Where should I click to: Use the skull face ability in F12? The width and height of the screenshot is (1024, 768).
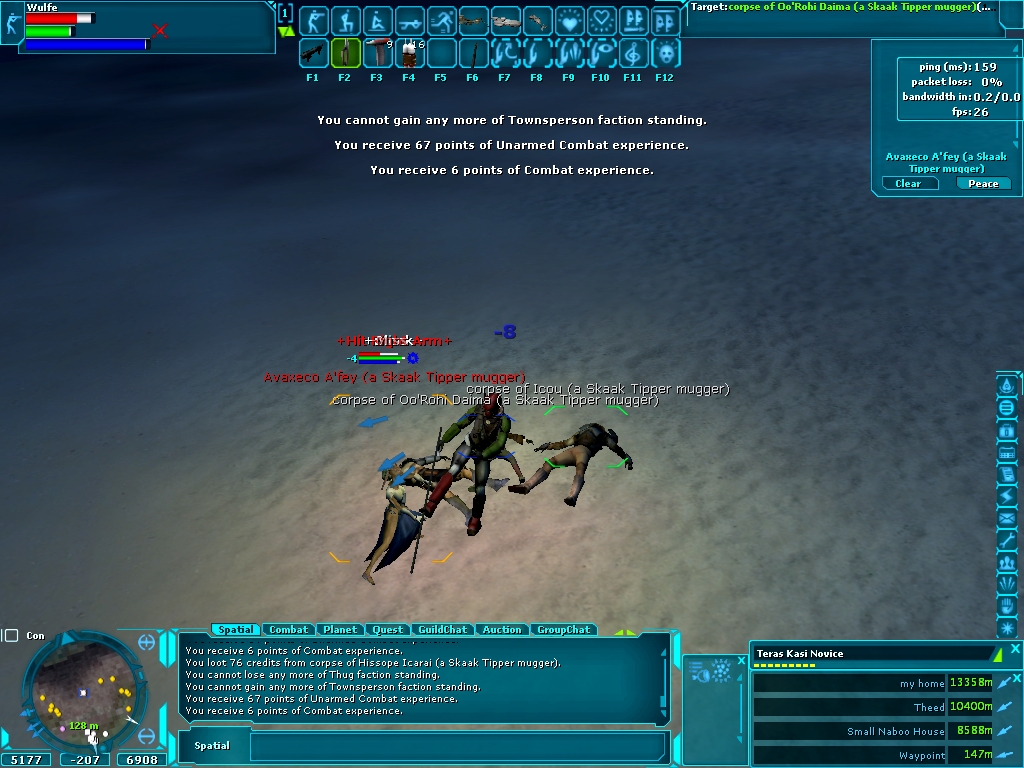(664, 52)
